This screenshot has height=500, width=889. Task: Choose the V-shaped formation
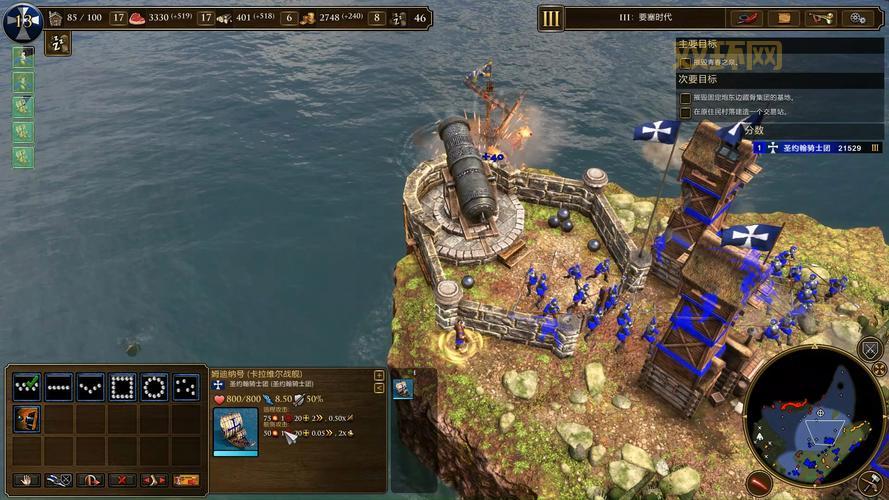point(91,386)
